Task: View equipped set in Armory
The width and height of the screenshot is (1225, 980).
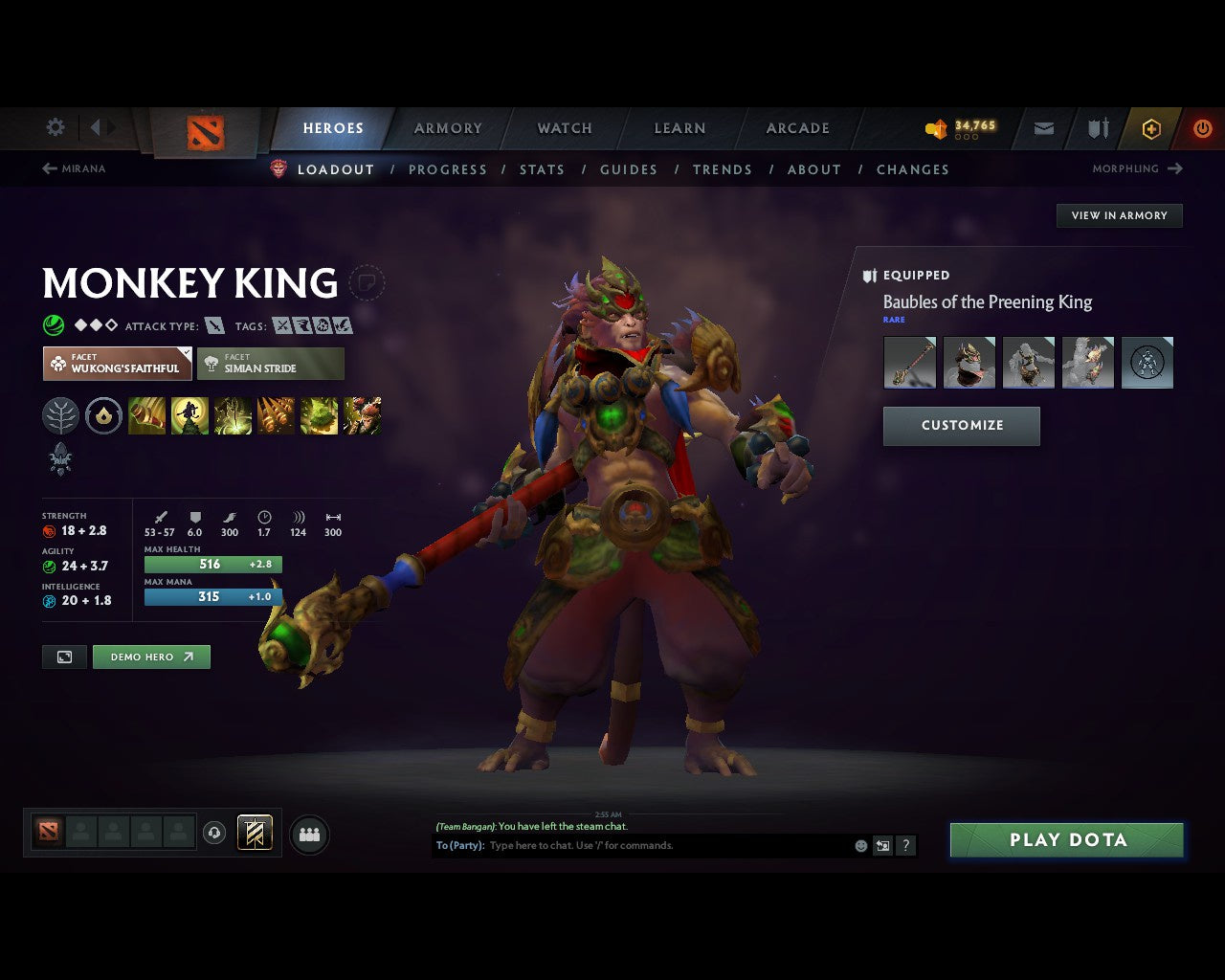Action: (x=1119, y=215)
